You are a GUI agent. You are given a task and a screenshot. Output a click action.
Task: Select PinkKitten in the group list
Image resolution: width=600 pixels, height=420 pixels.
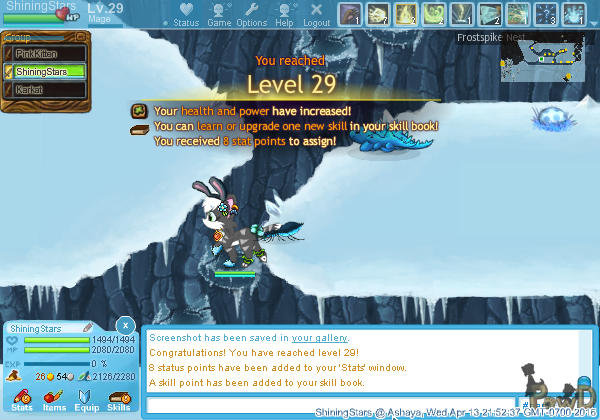point(45,53)
